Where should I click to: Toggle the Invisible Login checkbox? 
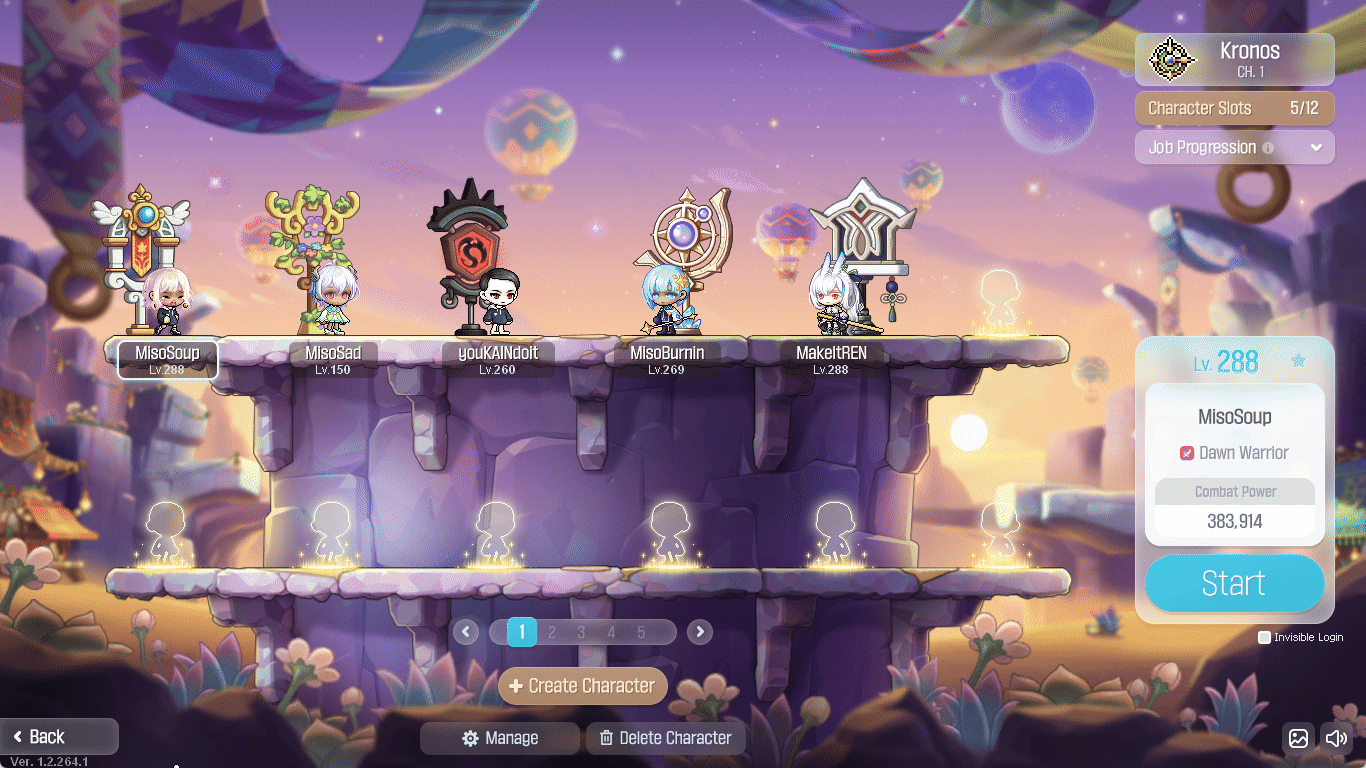[x=1264, y=637]
